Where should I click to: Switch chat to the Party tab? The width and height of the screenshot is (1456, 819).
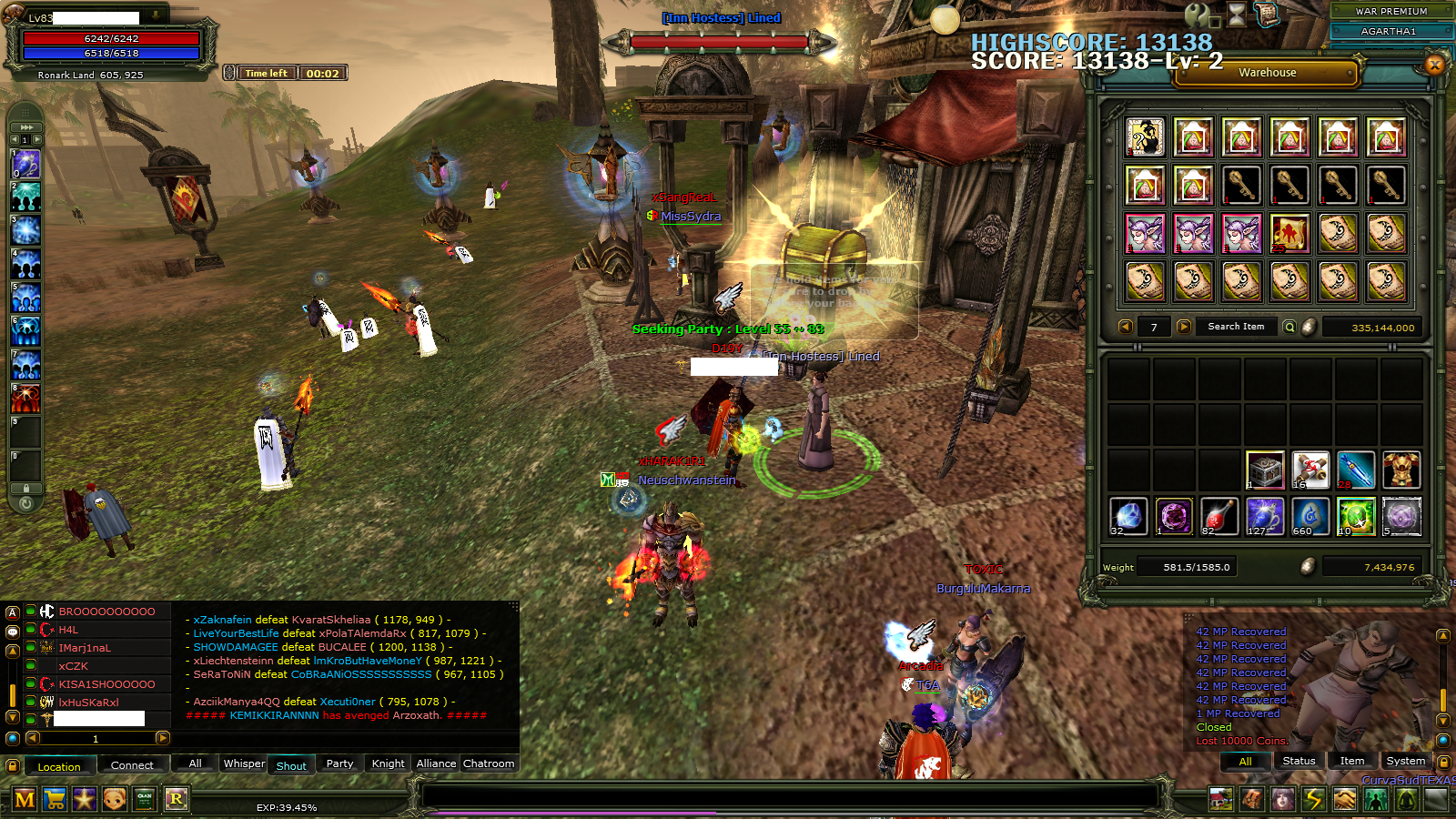[339, 763]
